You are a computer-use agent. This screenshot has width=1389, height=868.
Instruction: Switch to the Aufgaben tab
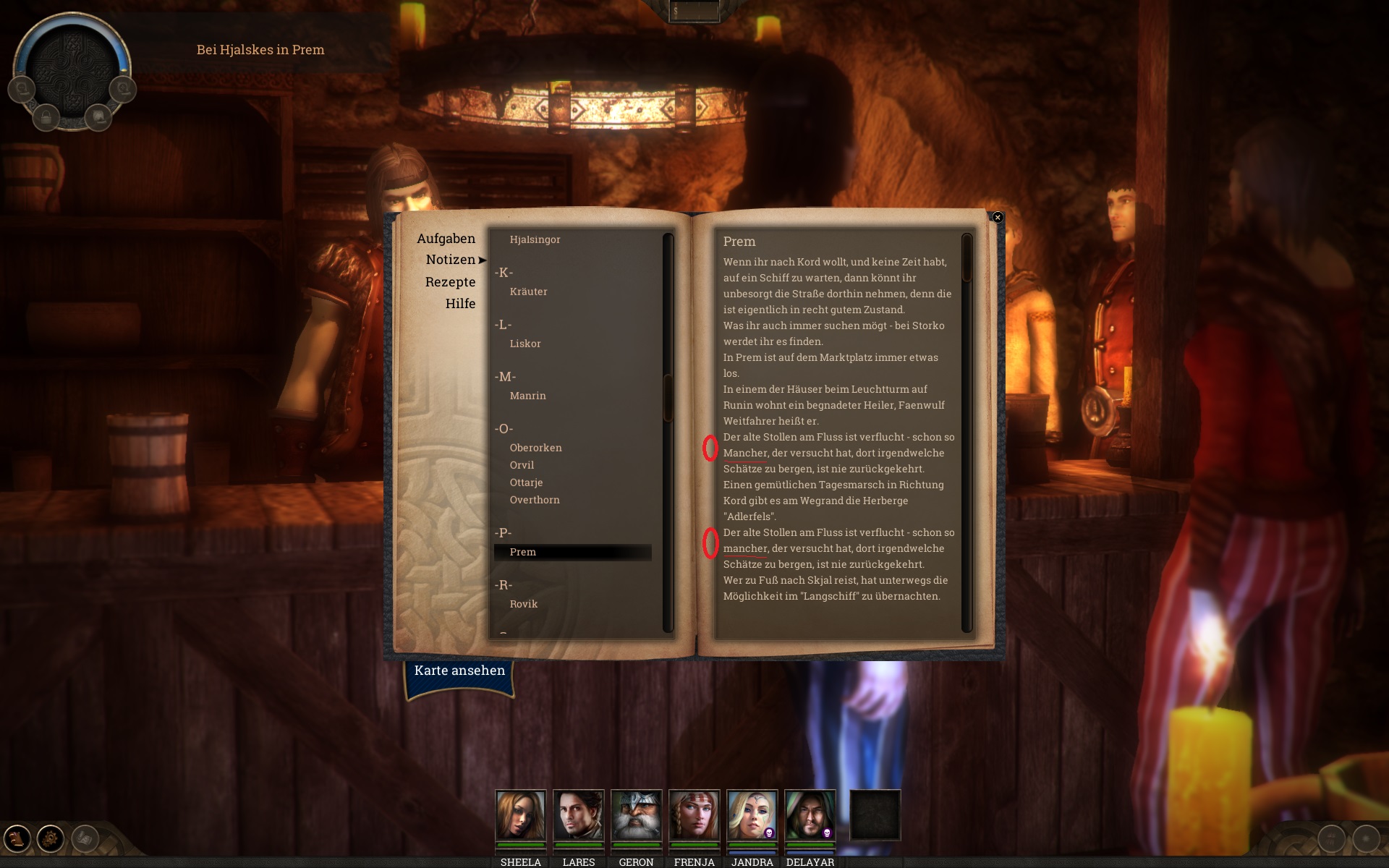[446, 239]
